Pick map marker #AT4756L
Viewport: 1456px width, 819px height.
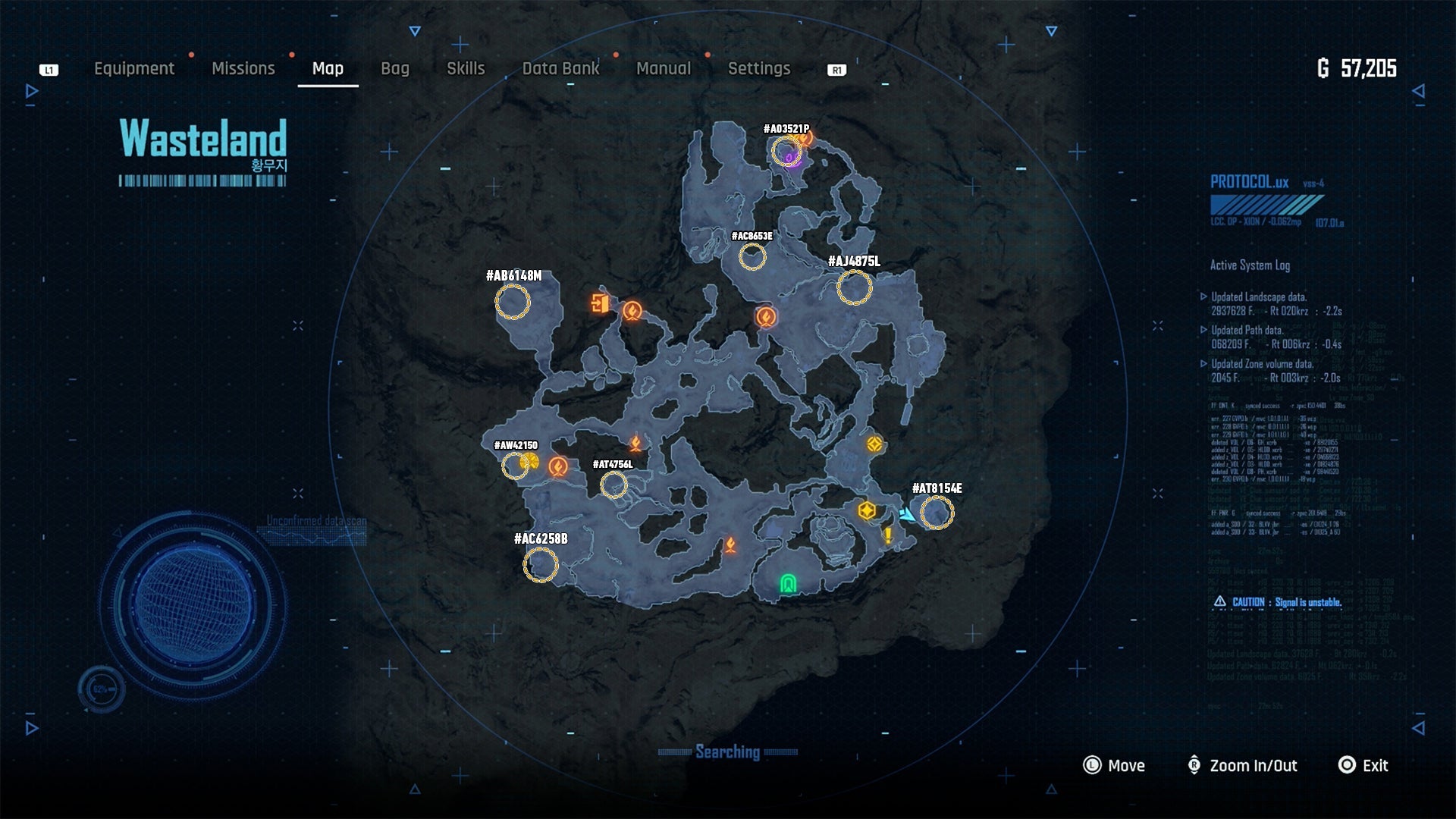tap(613, 485)
